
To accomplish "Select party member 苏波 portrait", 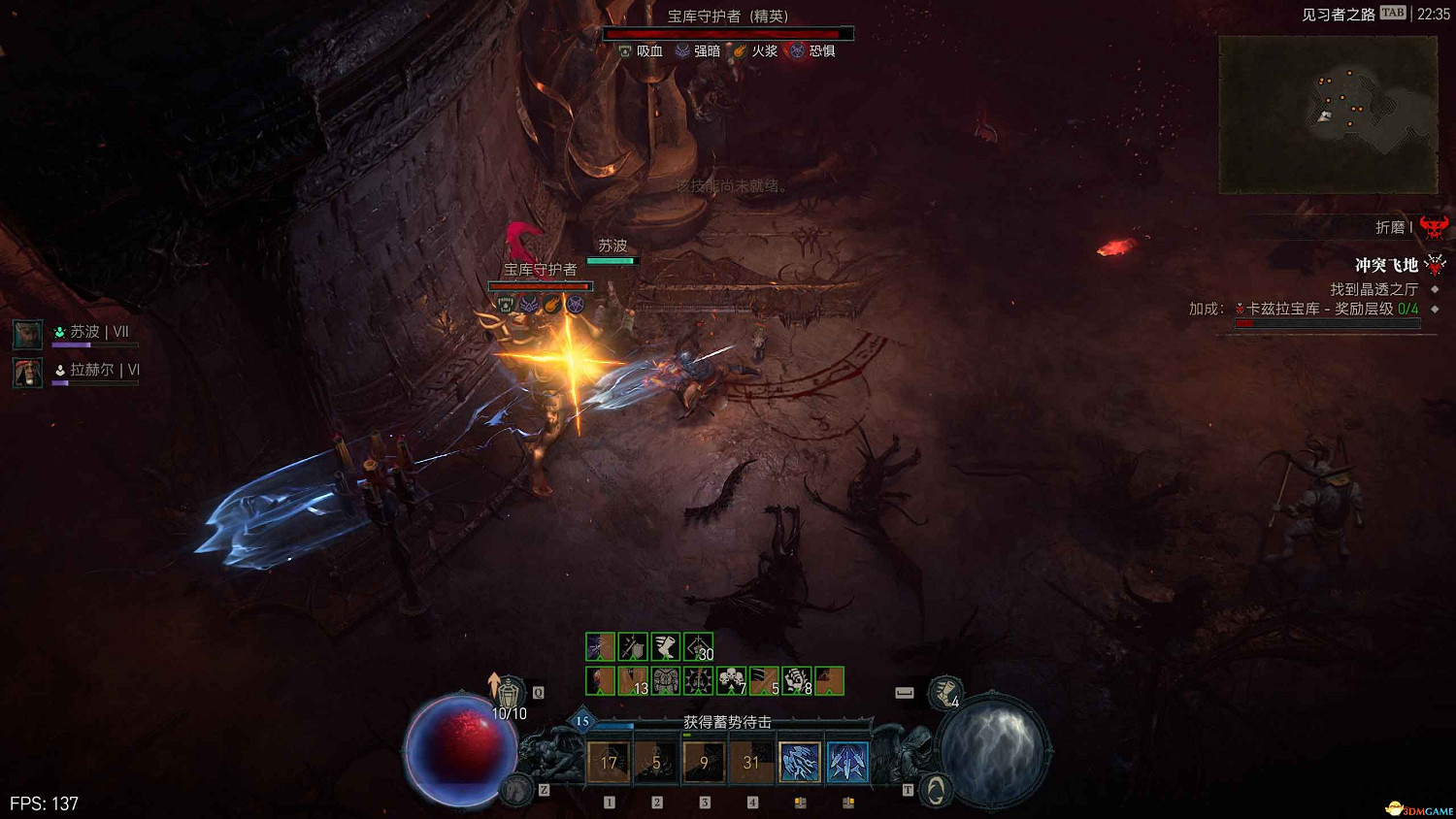I will point(27,335).
